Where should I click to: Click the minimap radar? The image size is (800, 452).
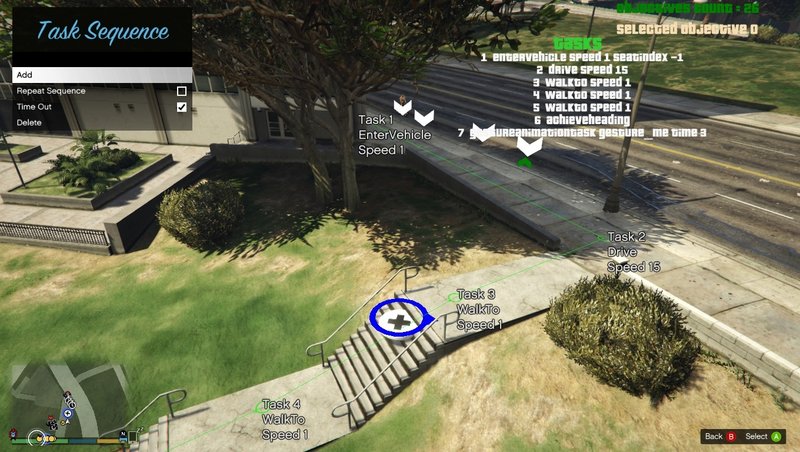[x=70, y=400]
